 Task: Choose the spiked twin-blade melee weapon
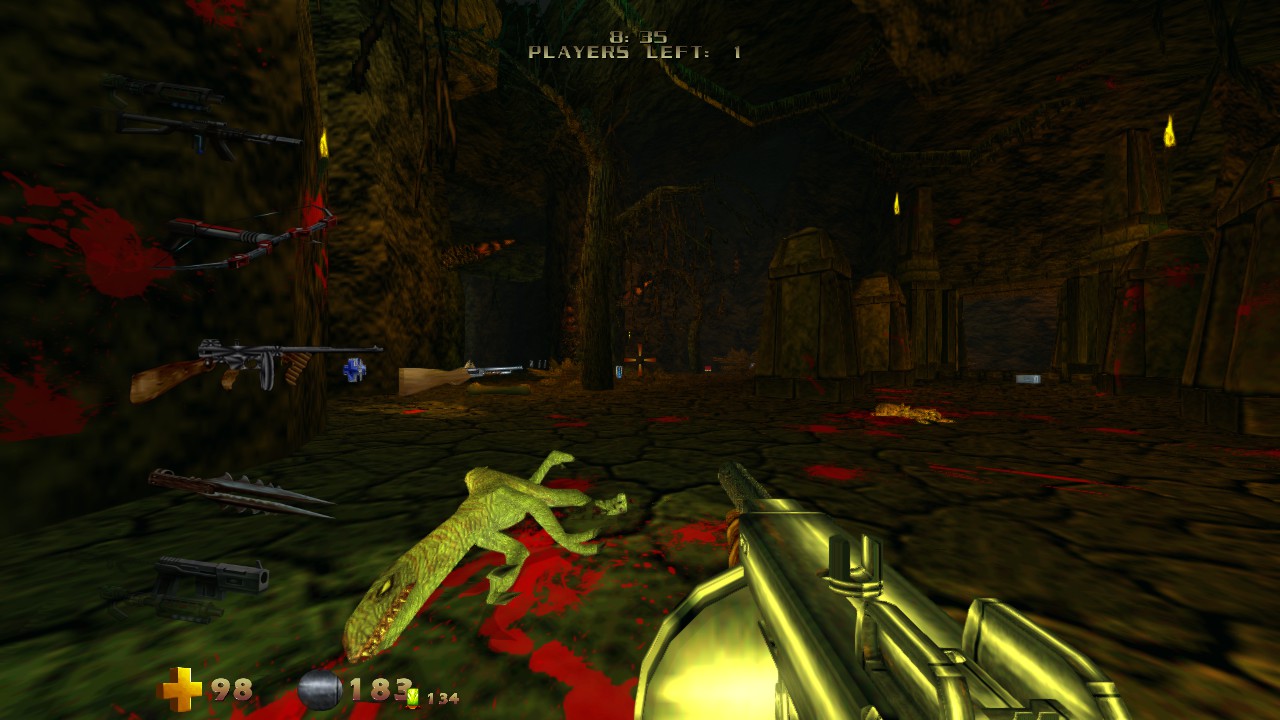[x=240, y=493]
